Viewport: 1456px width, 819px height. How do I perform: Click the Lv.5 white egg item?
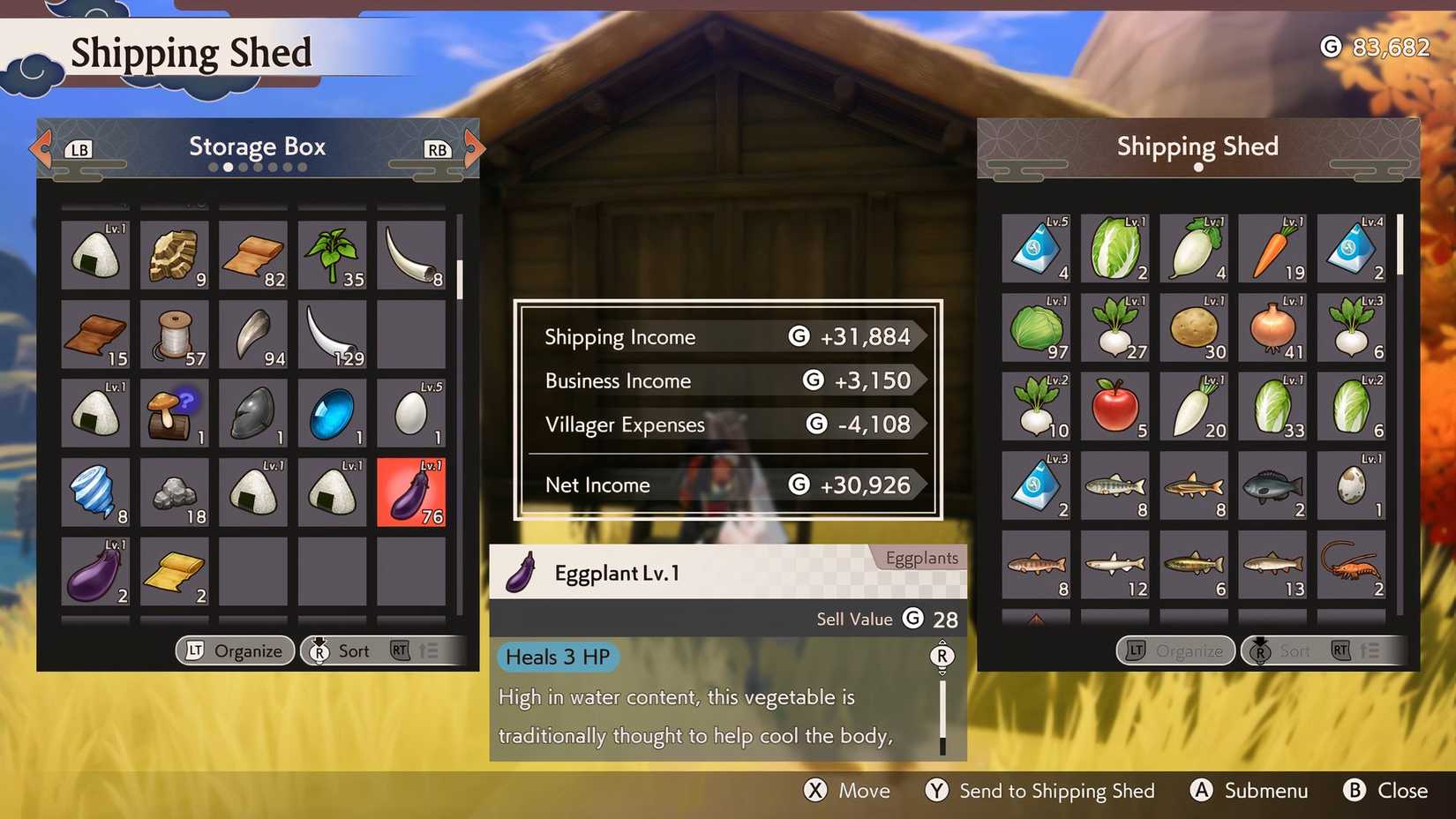point(411,412)
